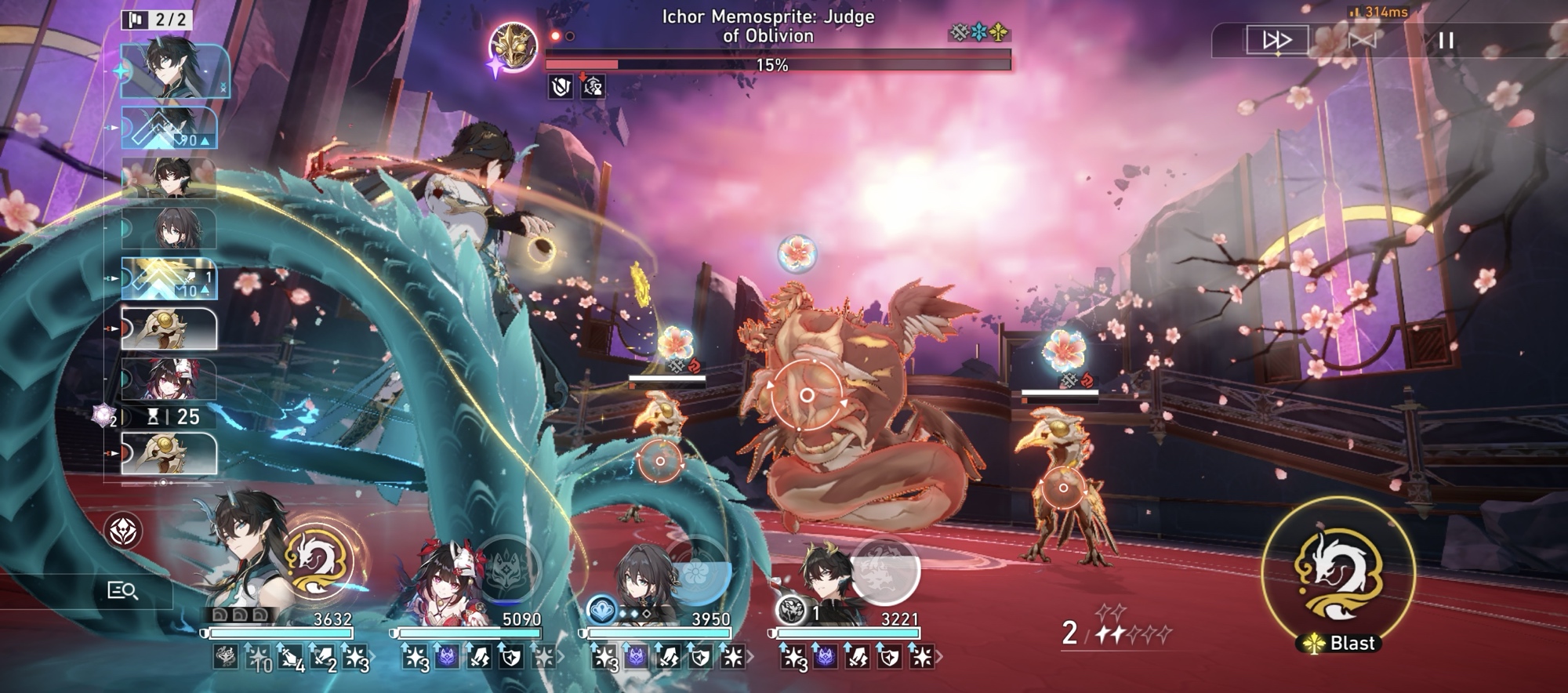Target the left bird enemy reticle
The height and width of the screenshot is (693, 1568).
pyautogui.click(x=660, y=461)
